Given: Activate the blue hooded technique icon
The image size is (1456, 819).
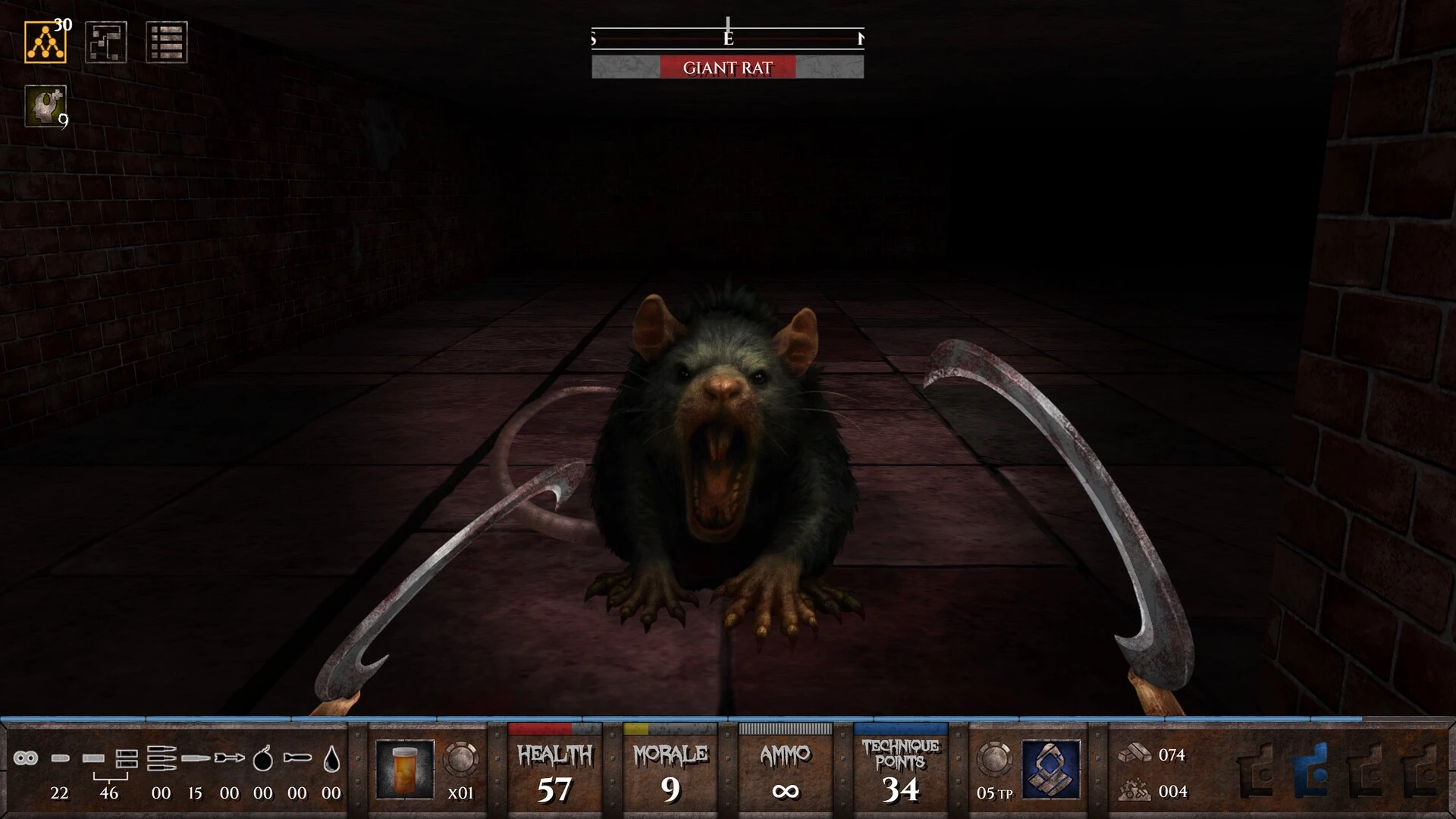Looking at the screenshot, I should 1050,769.
